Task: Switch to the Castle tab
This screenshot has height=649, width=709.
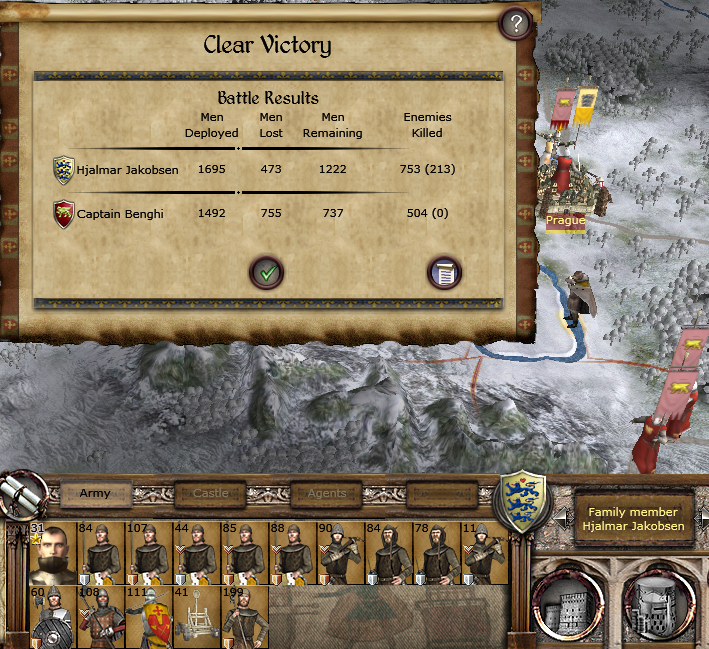Action: click(x=210, y=493)
